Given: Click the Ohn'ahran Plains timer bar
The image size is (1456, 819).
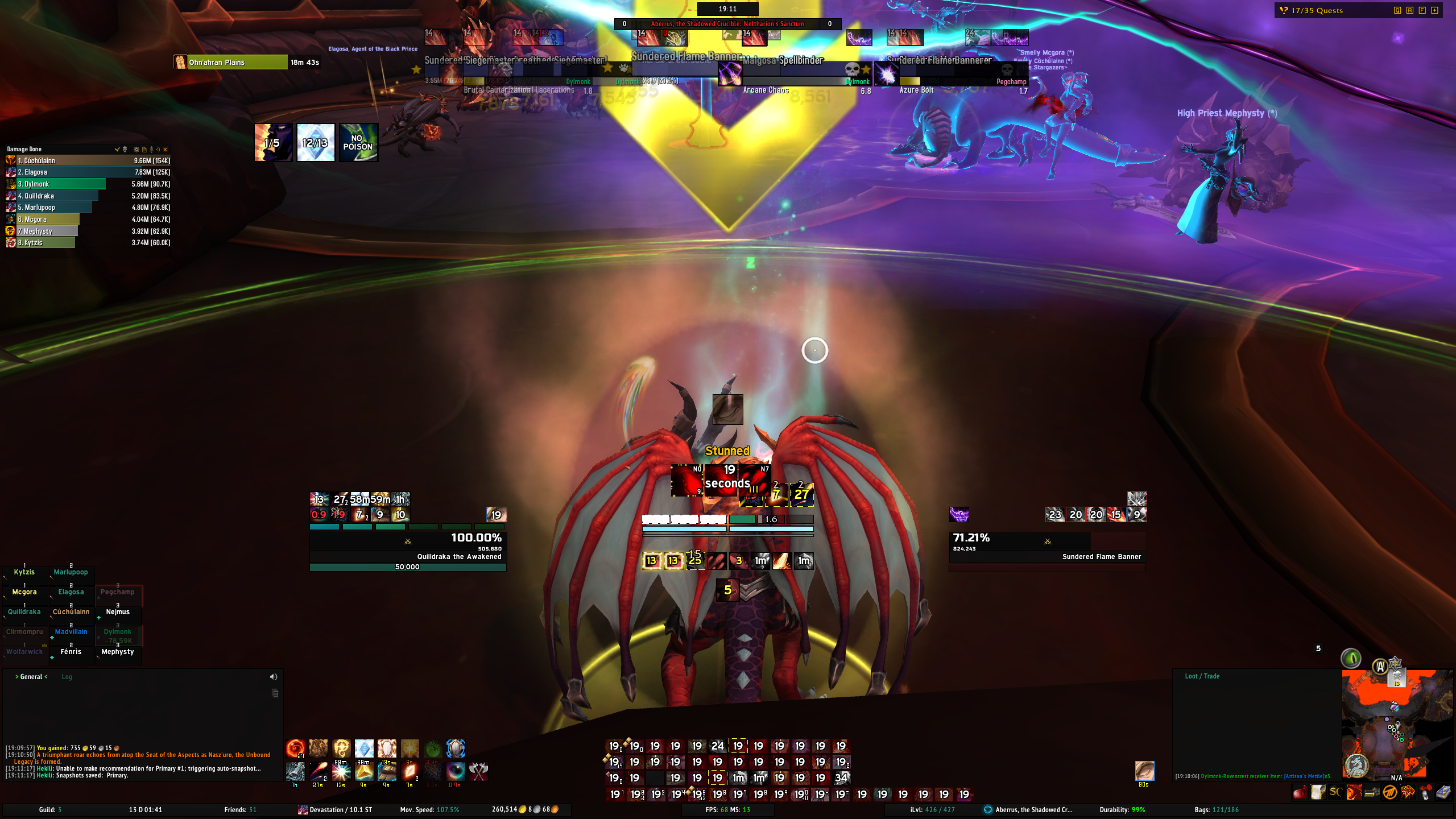Looking at the screenshot, I should click(238, 63).
